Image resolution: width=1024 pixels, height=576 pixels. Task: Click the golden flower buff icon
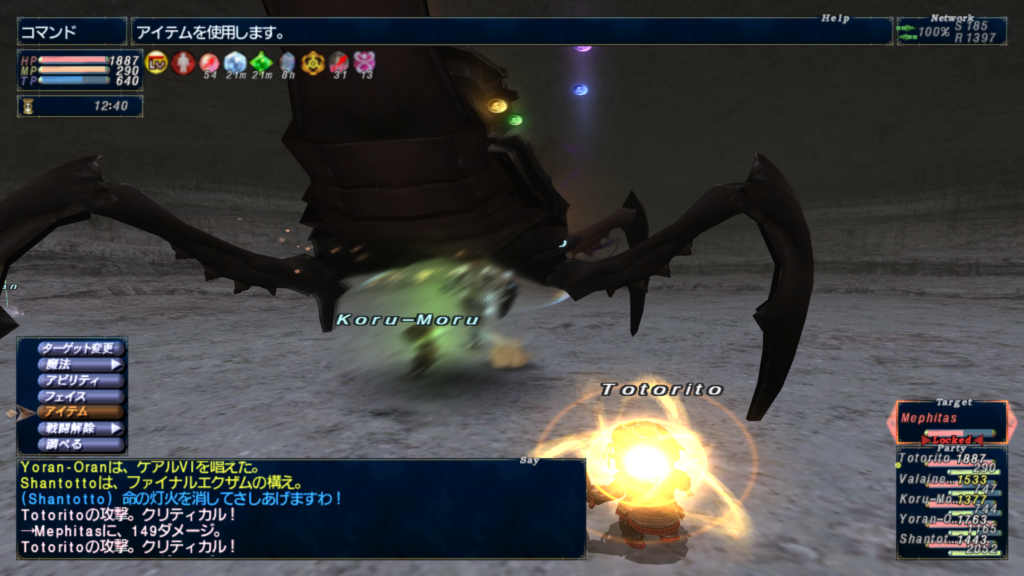click(313, 63)
